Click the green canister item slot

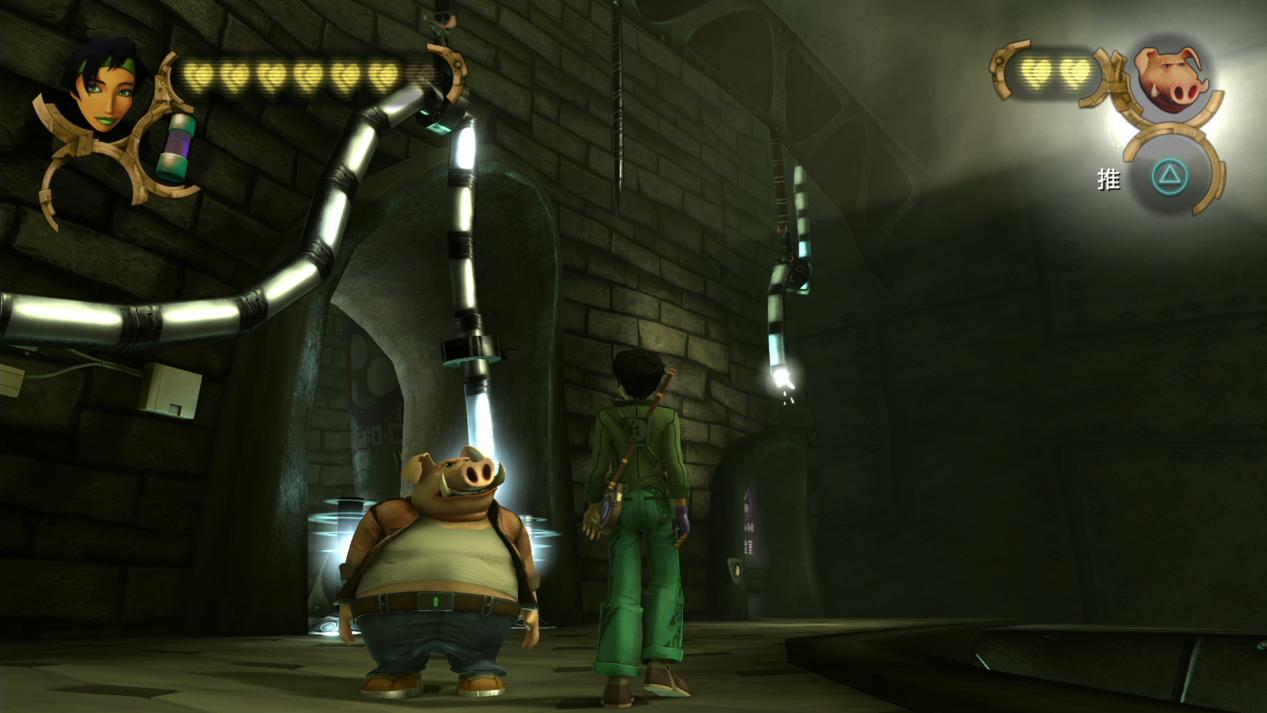coord(177,148)
